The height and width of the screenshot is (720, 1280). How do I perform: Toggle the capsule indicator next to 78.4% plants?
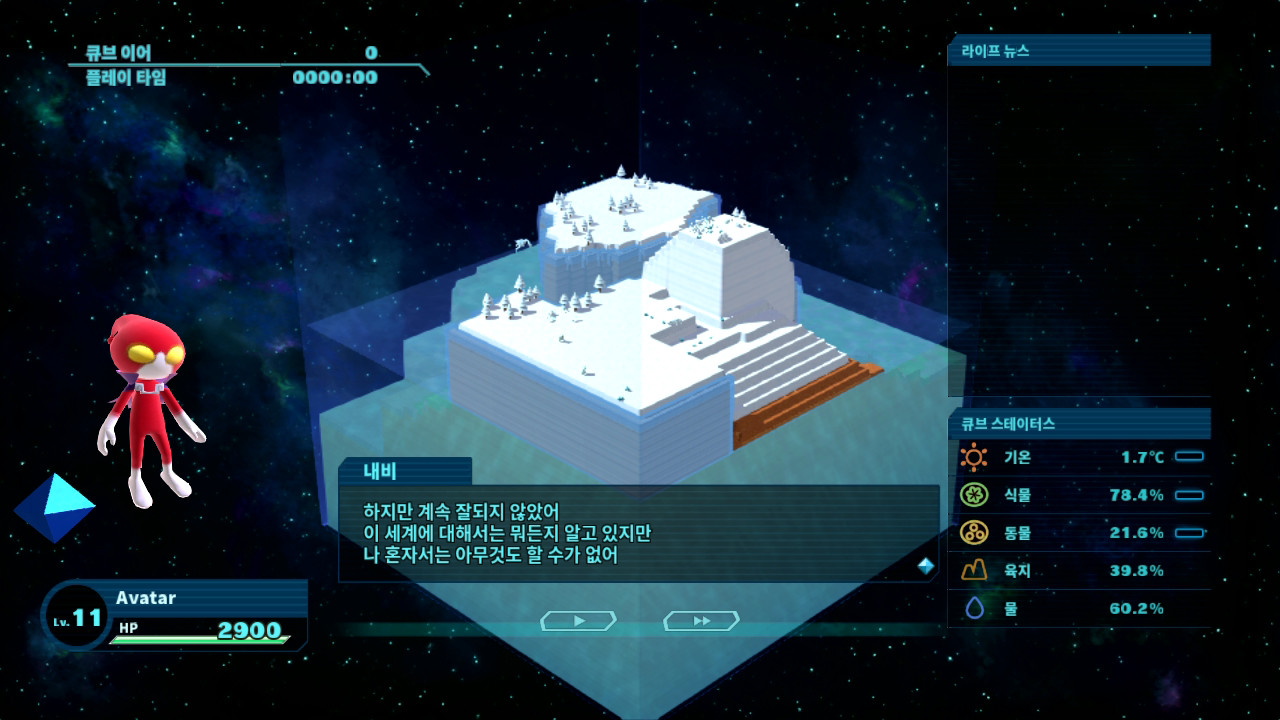point(1190,494)
